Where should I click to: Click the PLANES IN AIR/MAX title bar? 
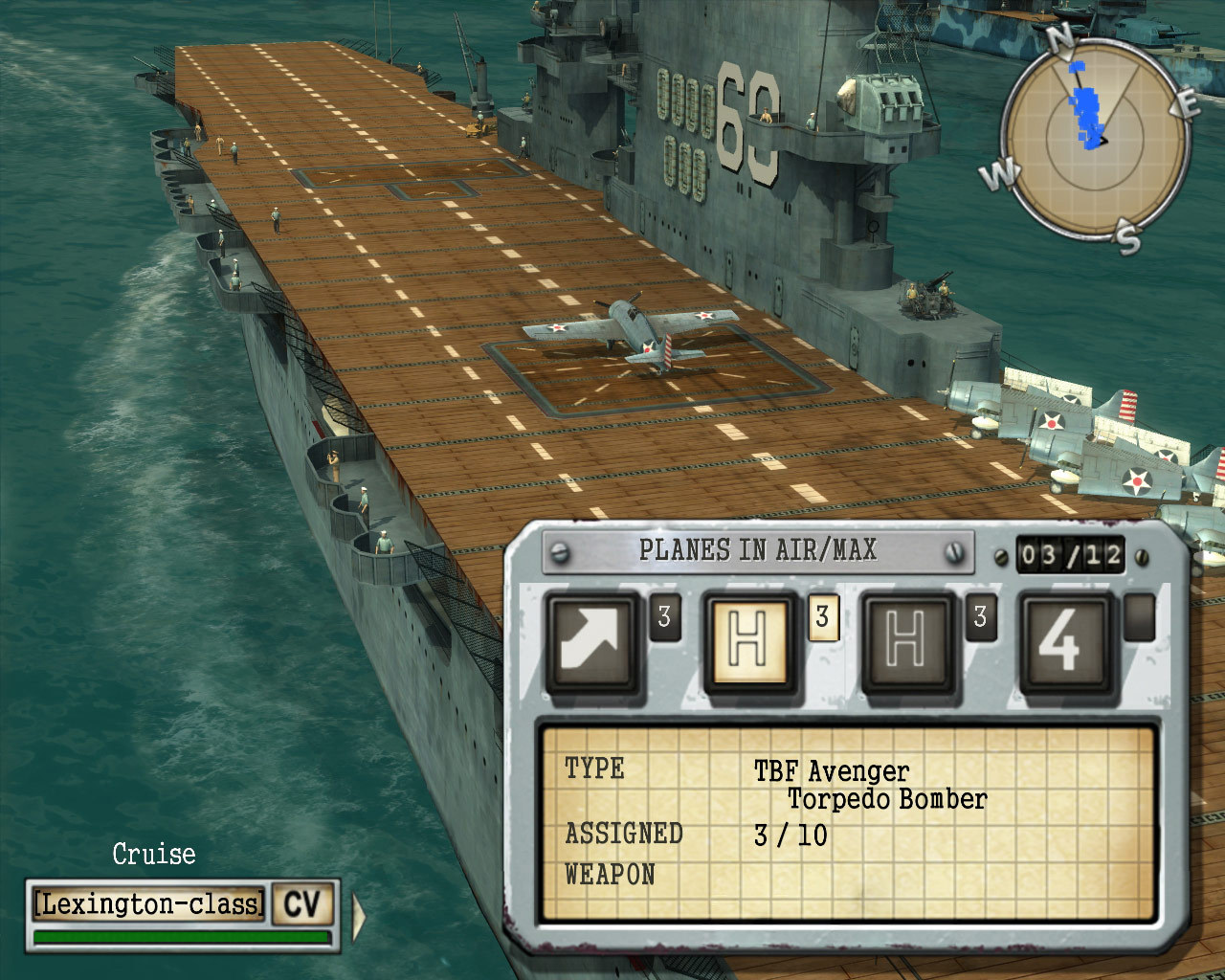(x=756, y=550)
